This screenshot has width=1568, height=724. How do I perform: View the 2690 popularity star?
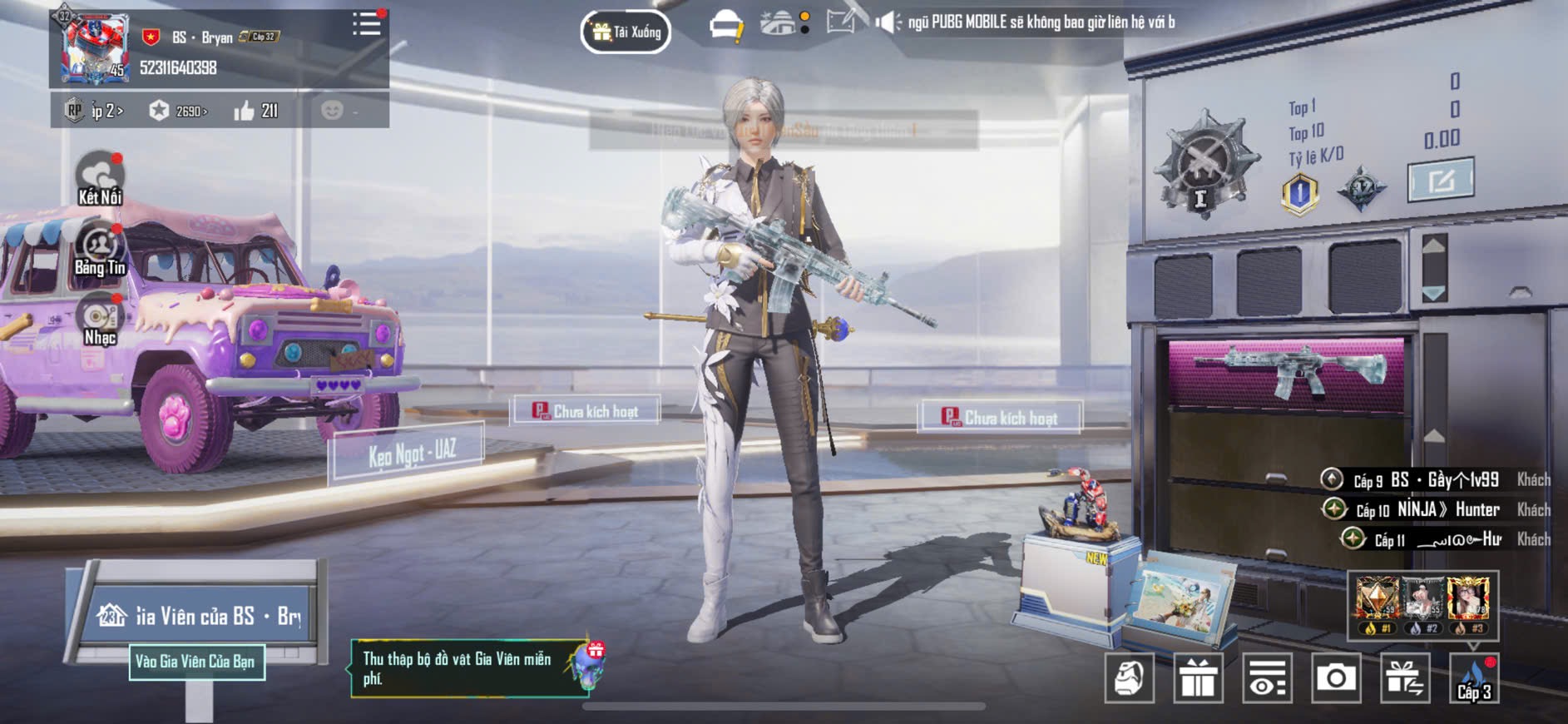coord(159,111)
